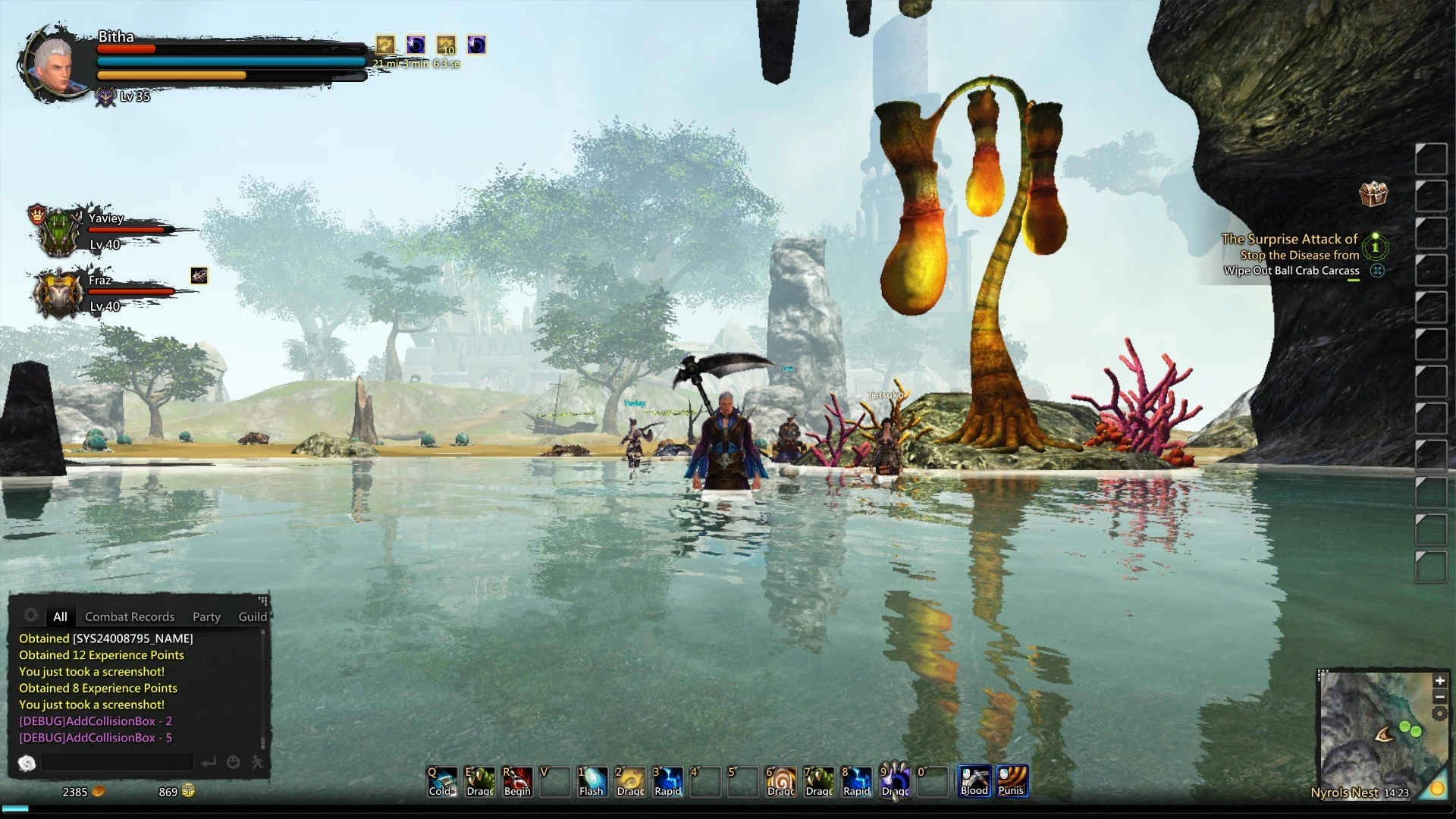1456x819 pixels.
Task: Cast the Flash skill in slot 1
Action: pos(592,781)
